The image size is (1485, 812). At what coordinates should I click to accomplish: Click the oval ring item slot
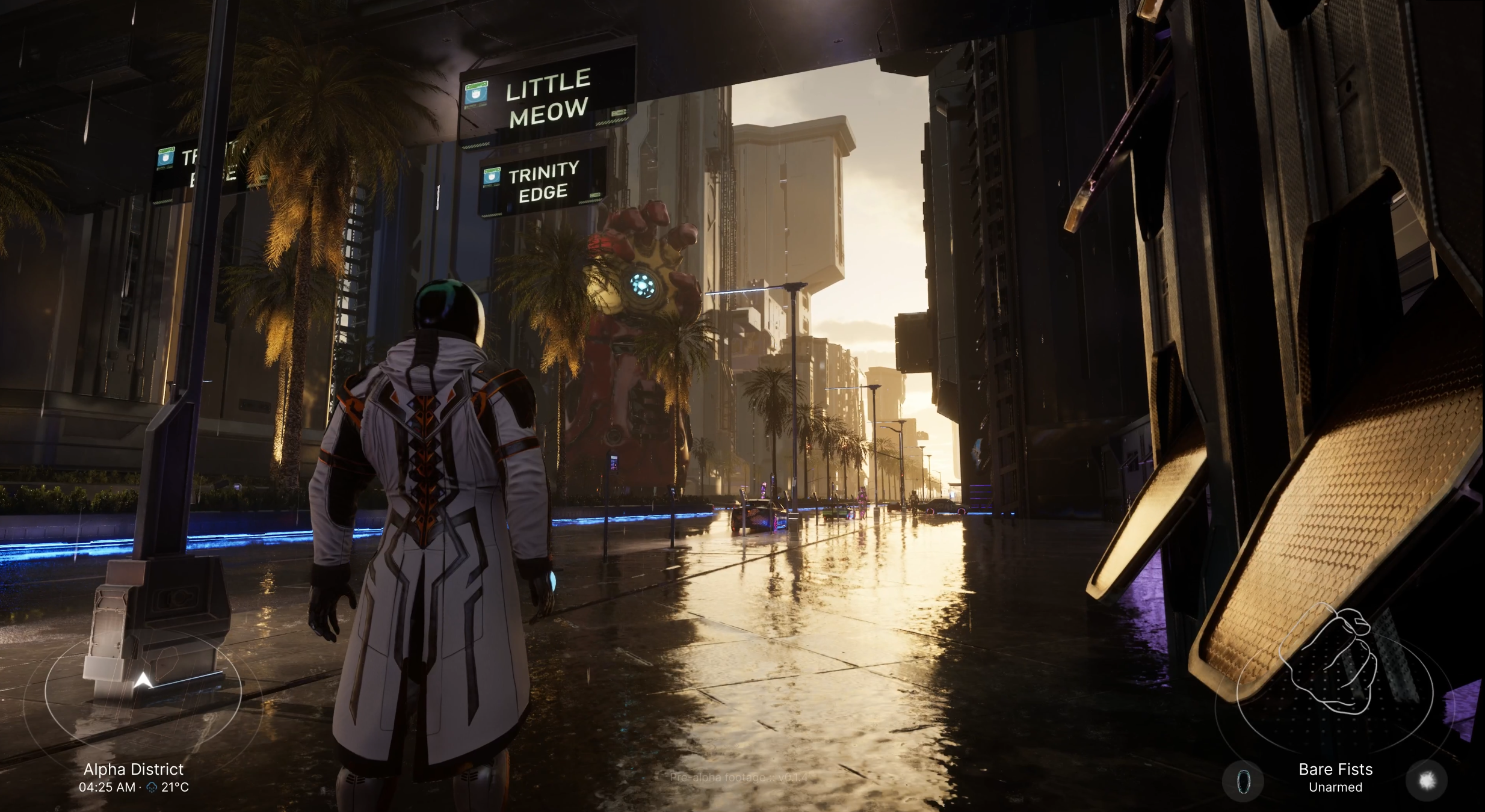point(1243,781)
